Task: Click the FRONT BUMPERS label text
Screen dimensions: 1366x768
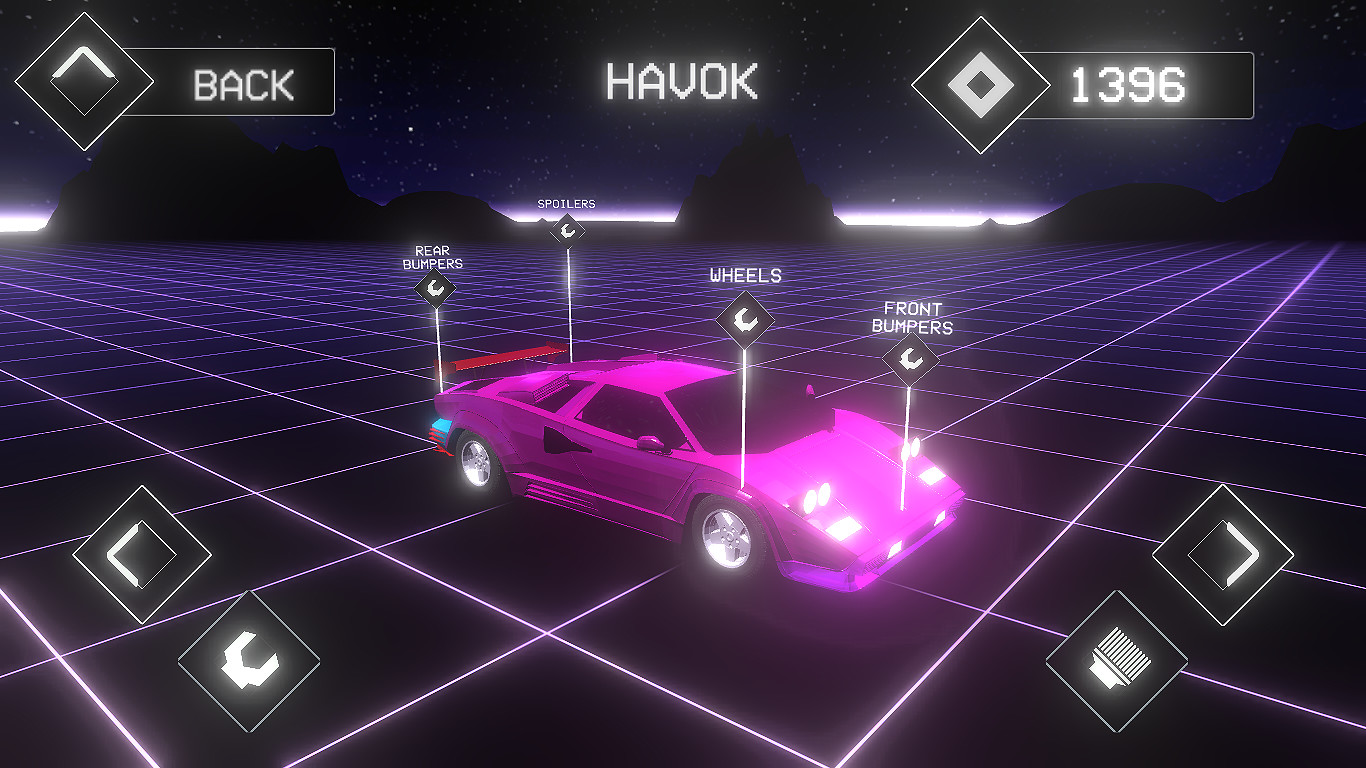Action: coord(915,318)
